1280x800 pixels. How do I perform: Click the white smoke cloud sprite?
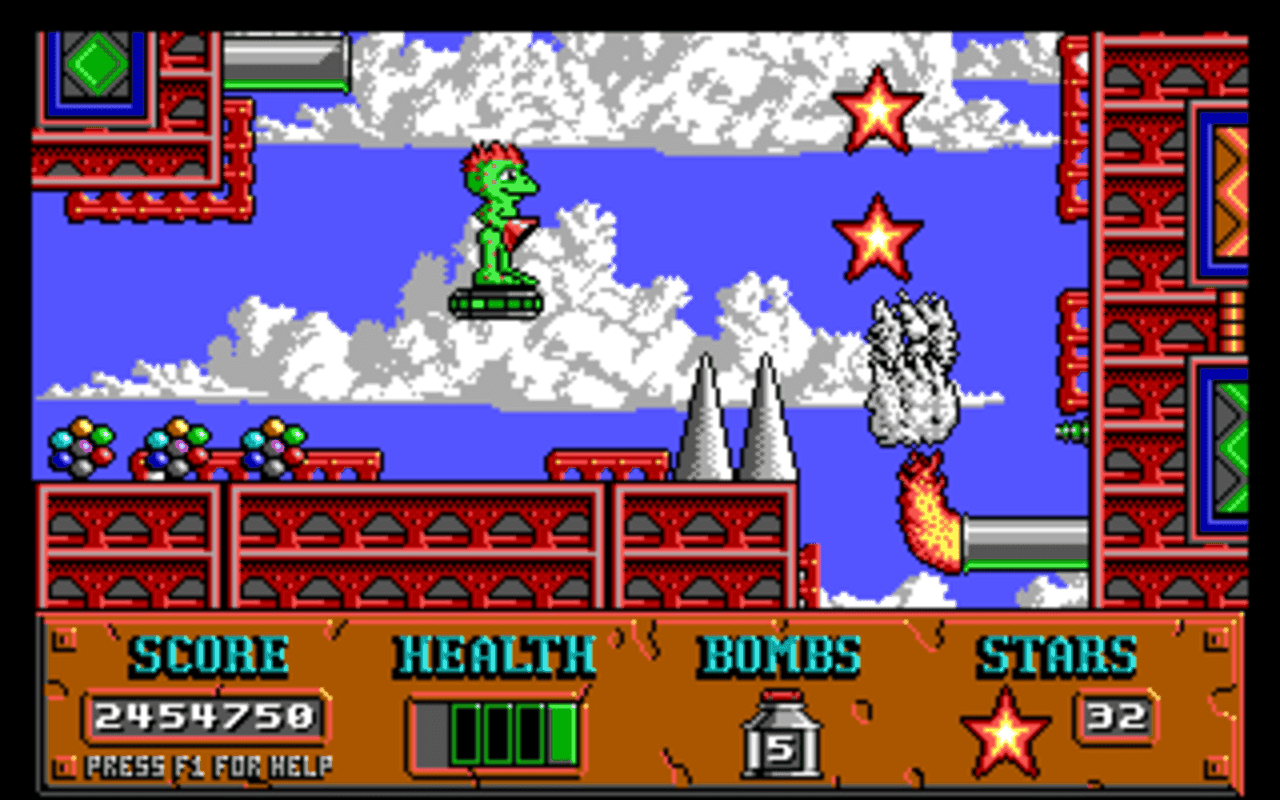pyautogui.click(x=912, y=365)
